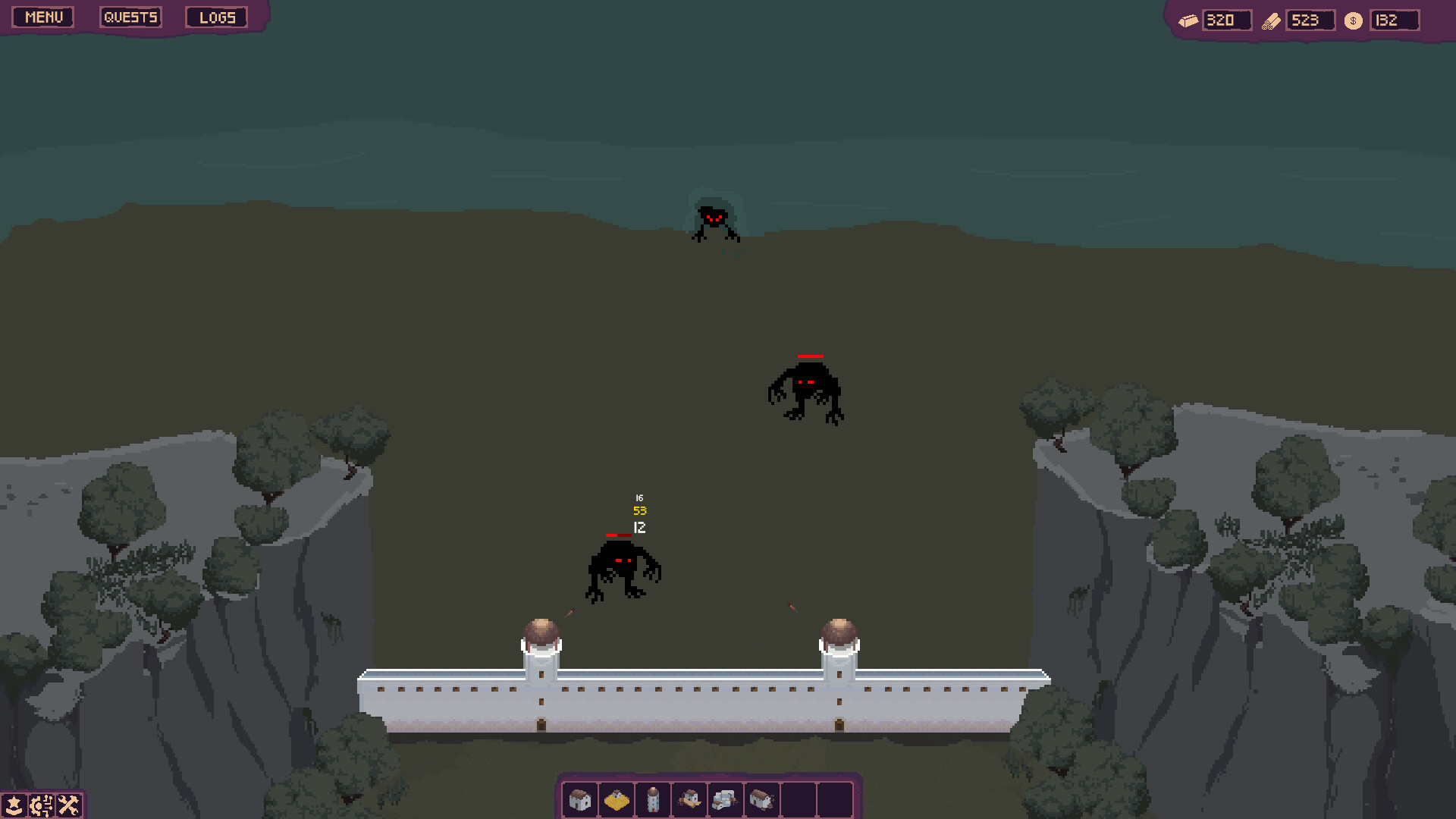Click the gold bar counter showing 320
This screenshot has height=819, width=1456.
tap(1227, 20)
